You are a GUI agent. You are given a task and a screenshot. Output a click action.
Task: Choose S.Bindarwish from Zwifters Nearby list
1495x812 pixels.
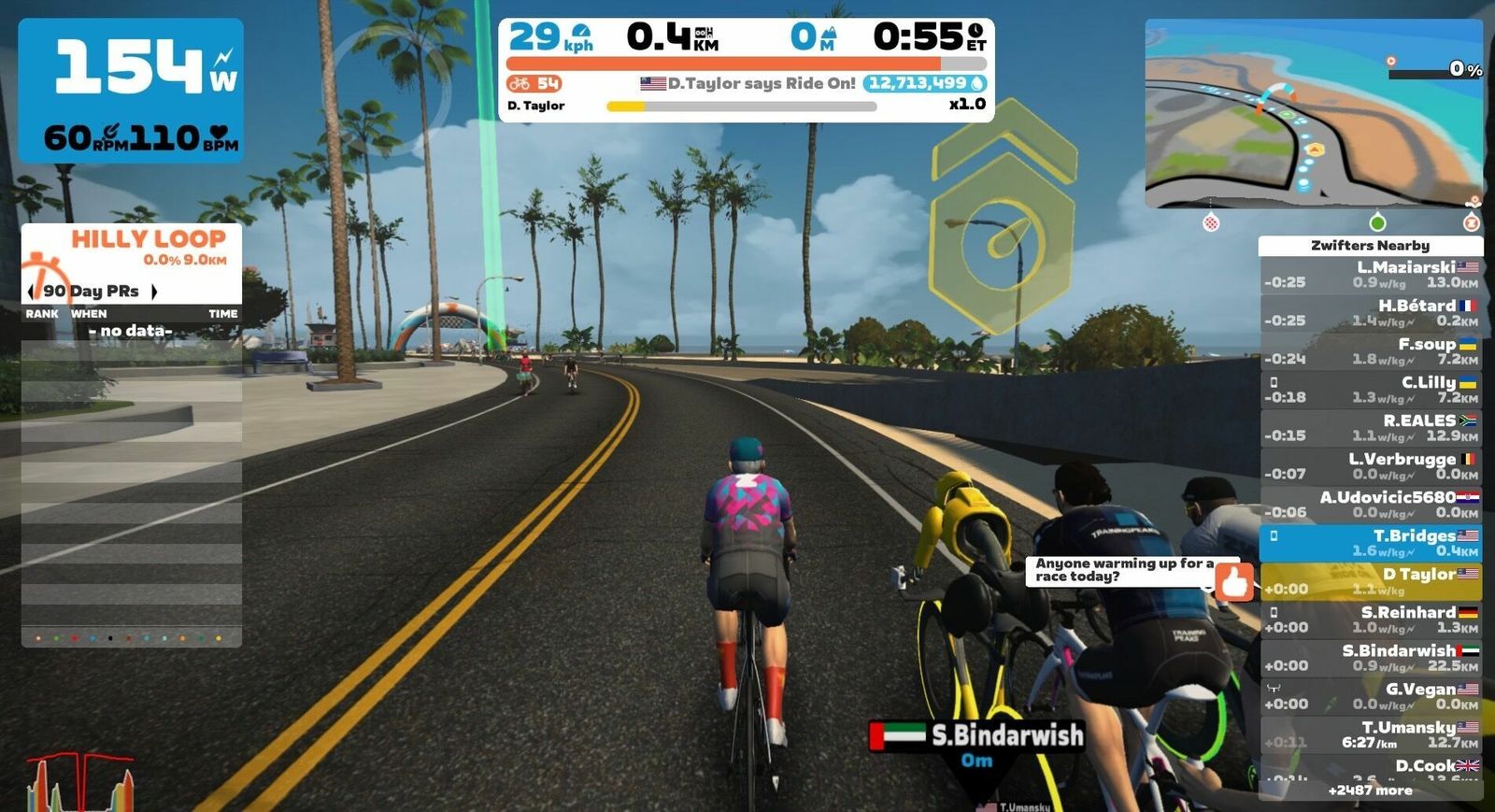coord(1371,658)
